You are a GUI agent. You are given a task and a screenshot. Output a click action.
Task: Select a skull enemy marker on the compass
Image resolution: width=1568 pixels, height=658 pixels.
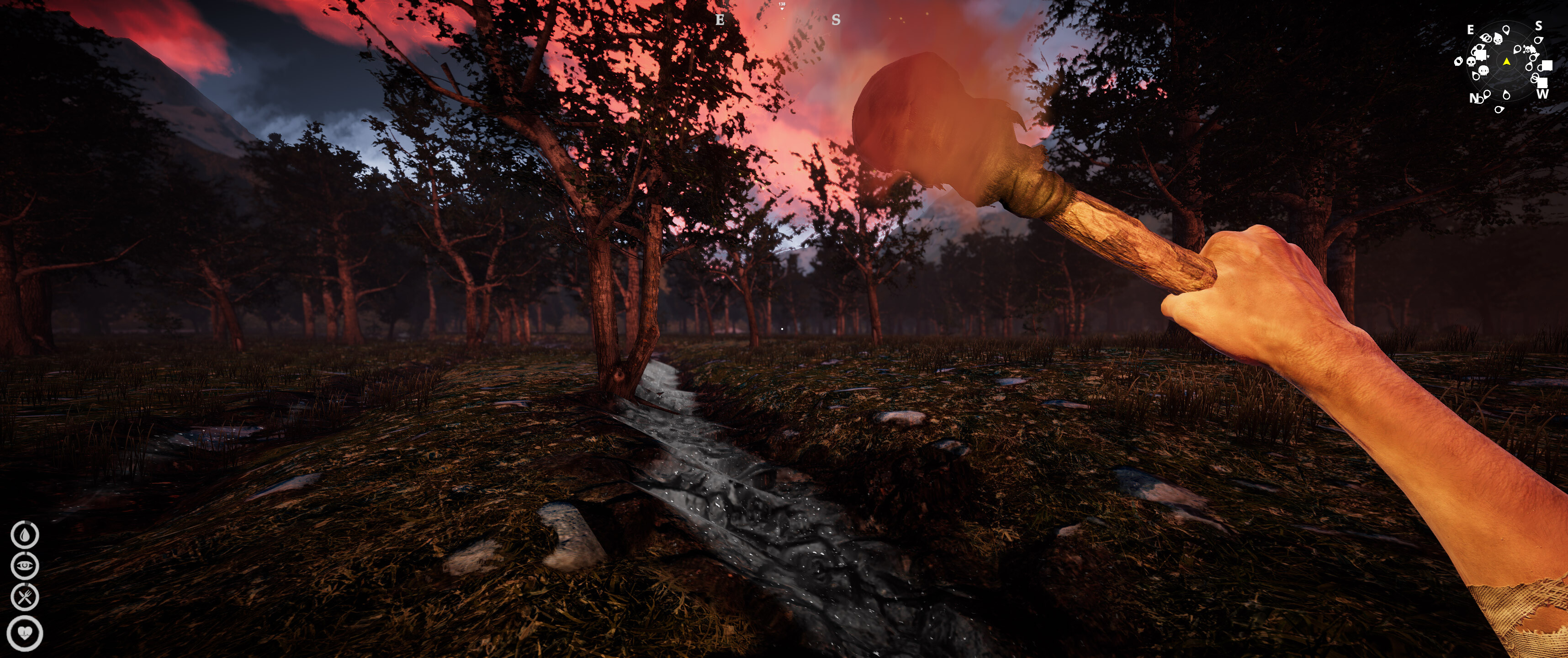click(x=1499, y=40)
